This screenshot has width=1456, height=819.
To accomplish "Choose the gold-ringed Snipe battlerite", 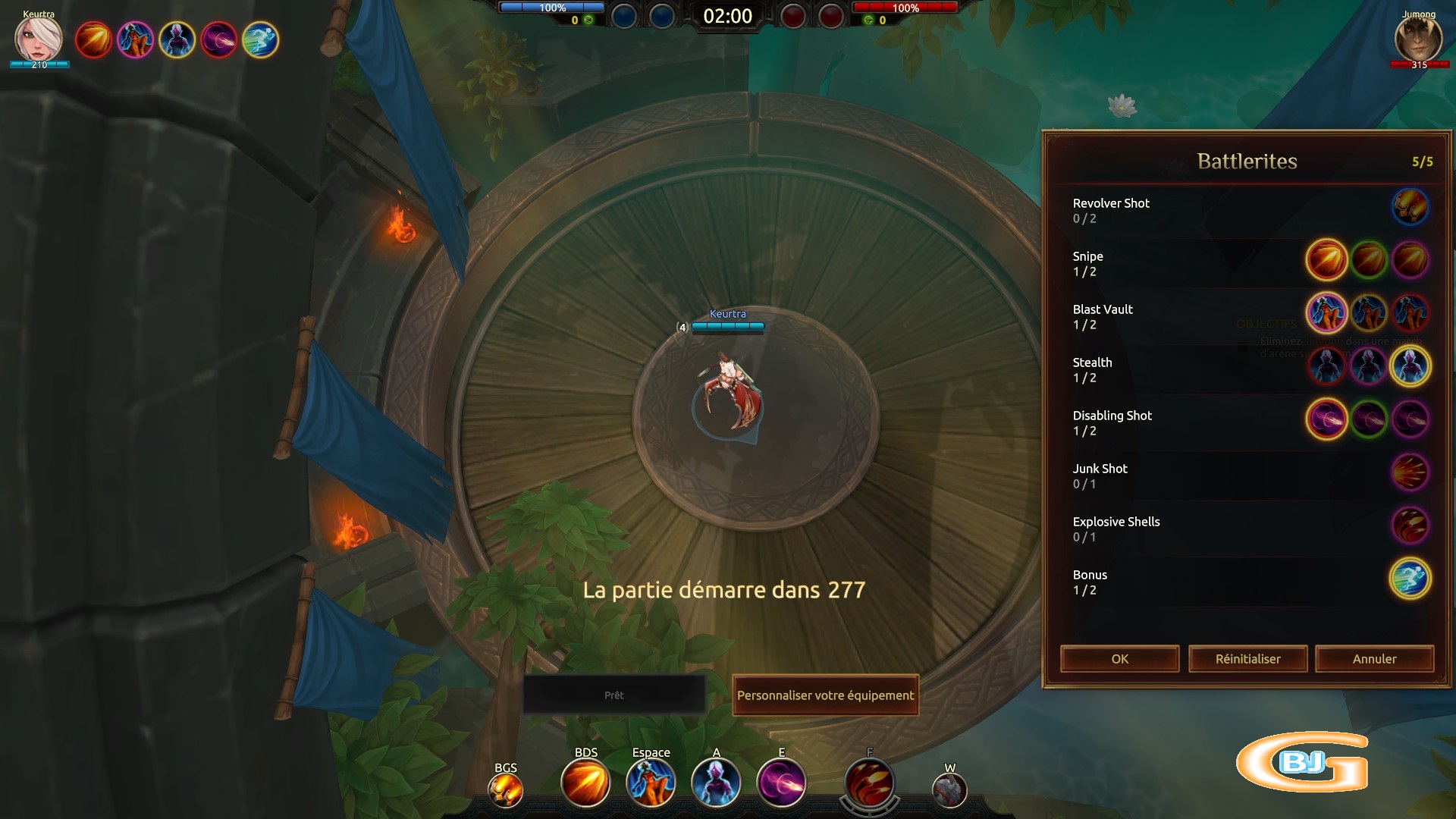I will pyautogui.click(x=1326, y=260).
